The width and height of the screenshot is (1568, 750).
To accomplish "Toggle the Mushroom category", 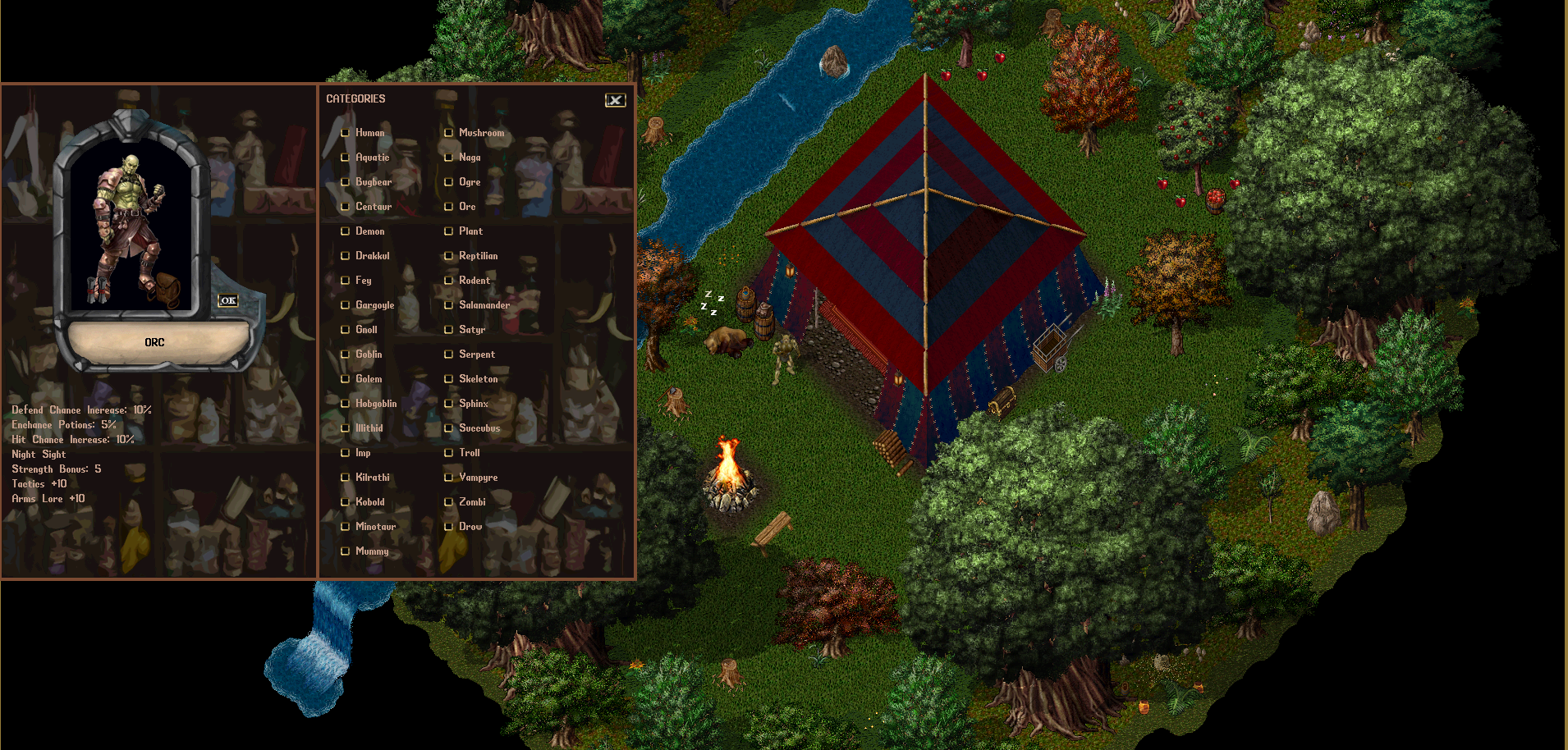I will coord(448,132).
